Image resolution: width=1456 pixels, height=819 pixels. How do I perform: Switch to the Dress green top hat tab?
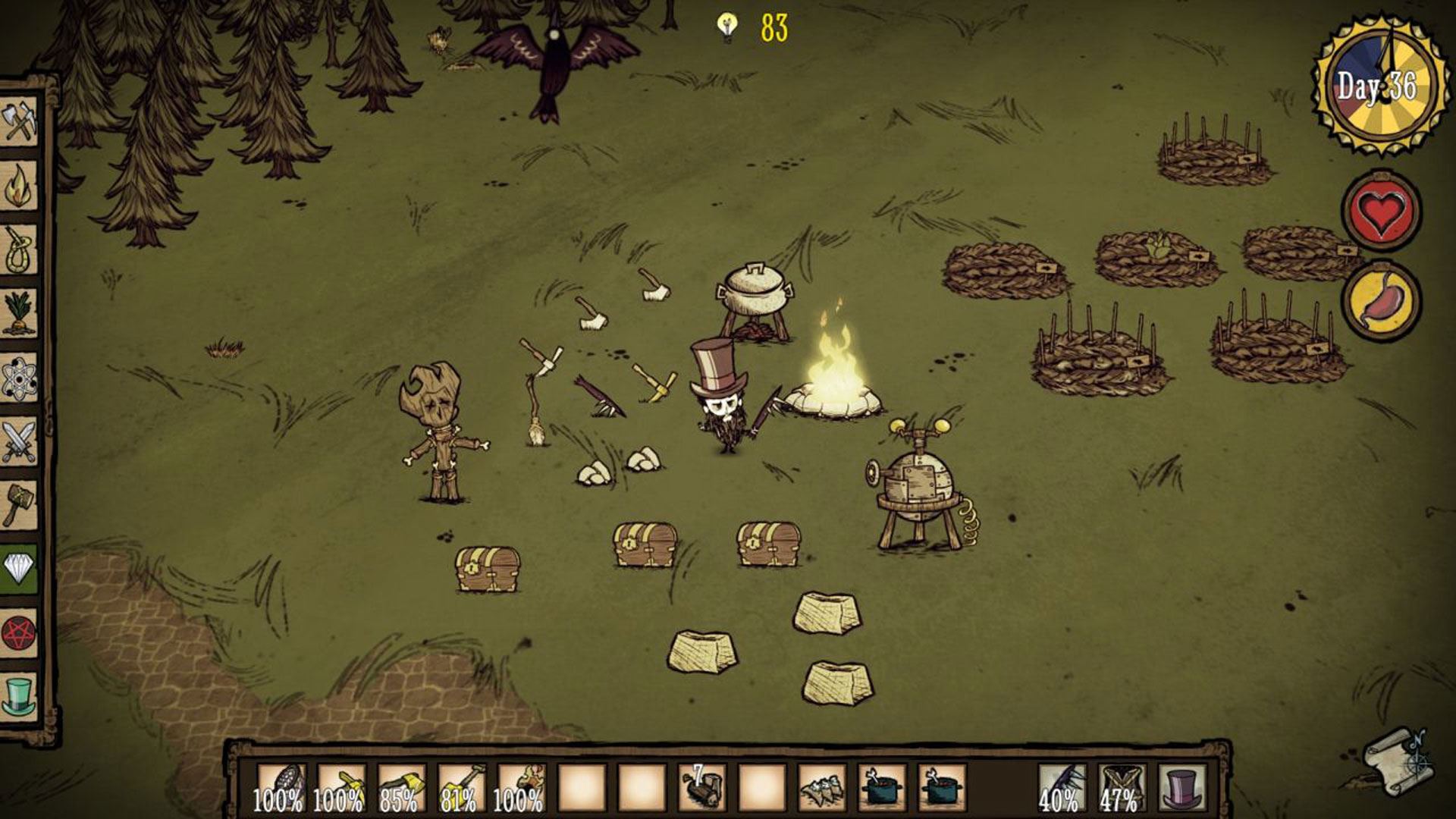click(x=20, y=696)
